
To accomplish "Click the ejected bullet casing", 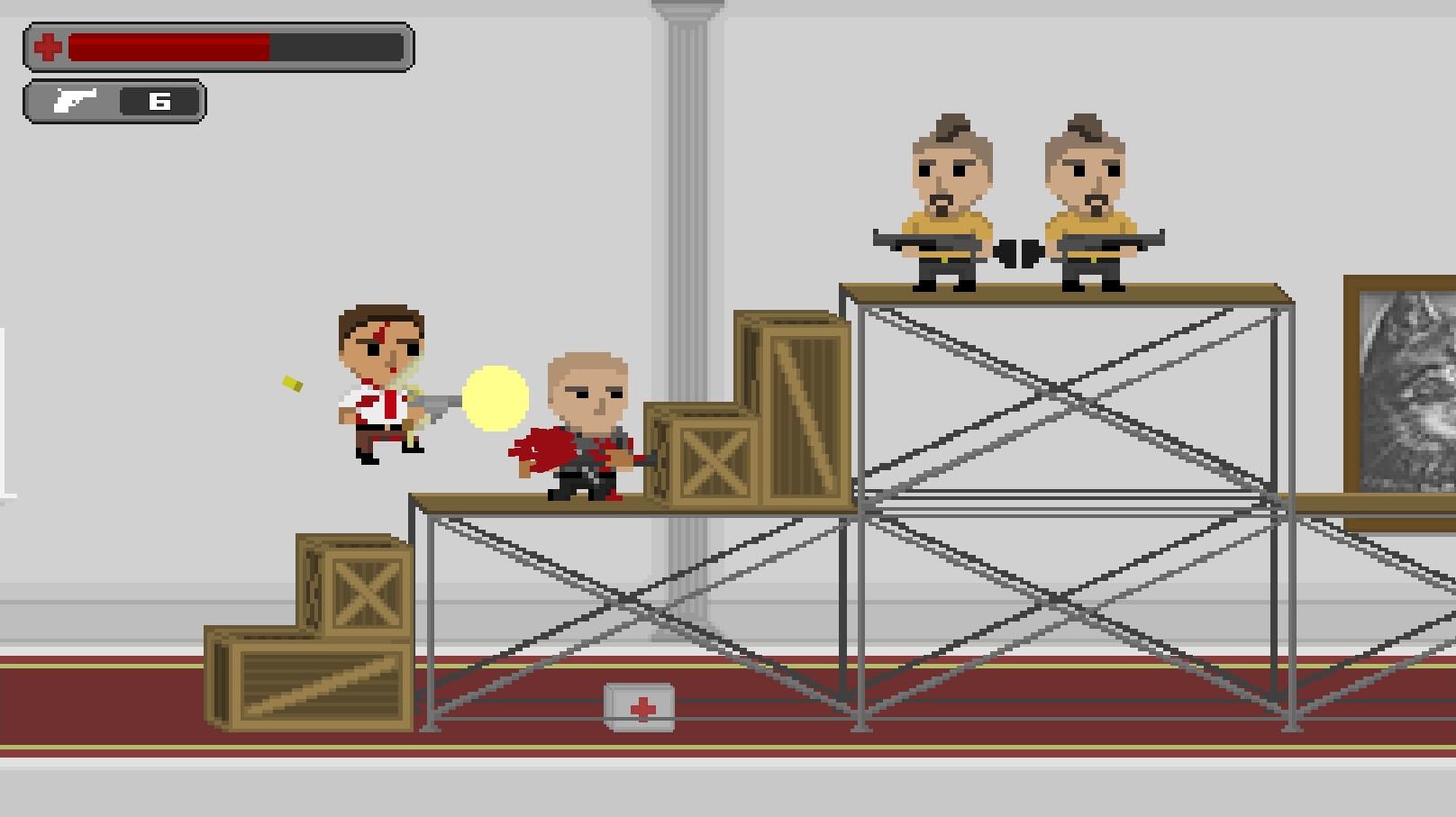I will click(290, 385).
